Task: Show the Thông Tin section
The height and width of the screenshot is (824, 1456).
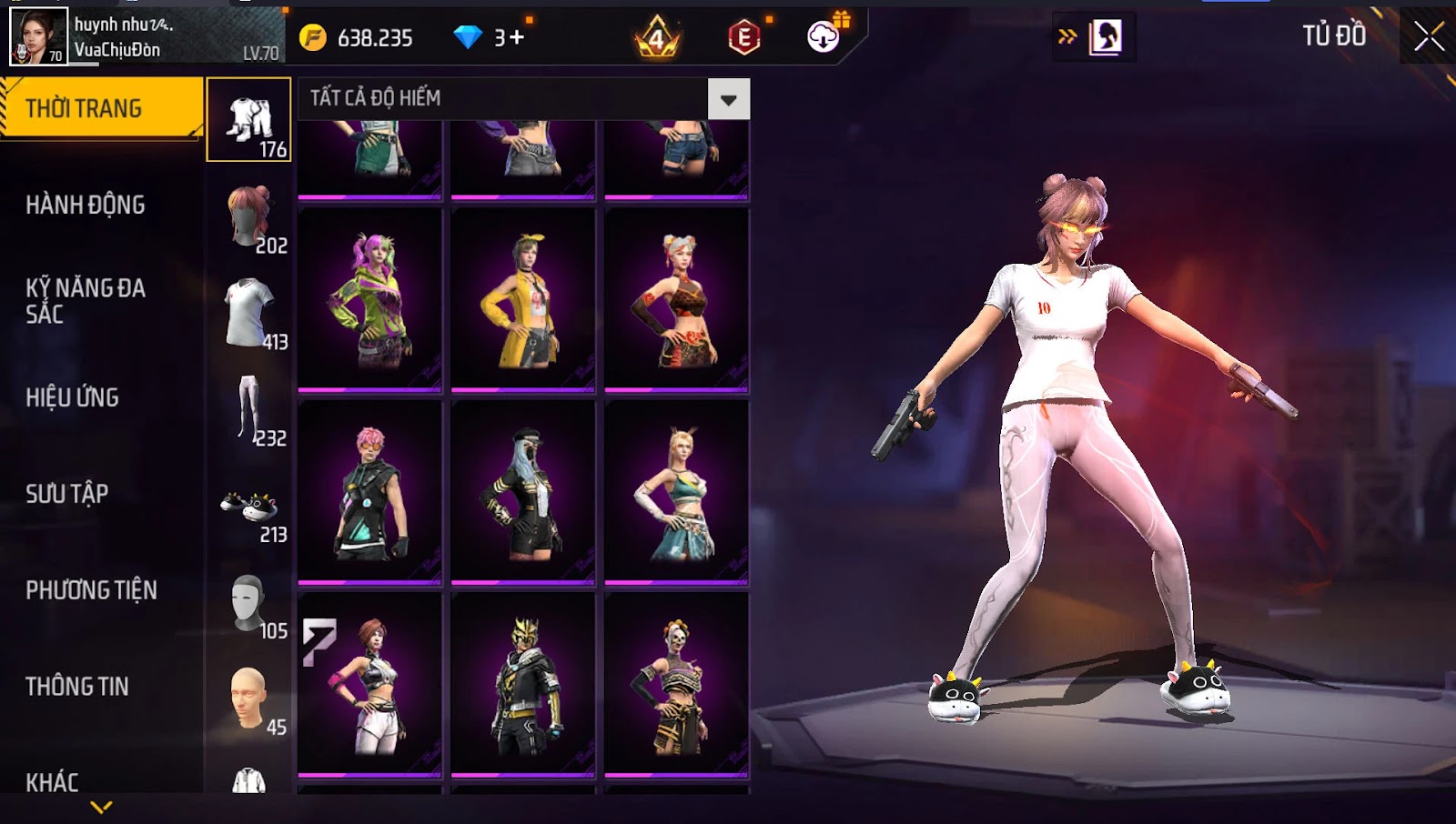Action: pos(77,687)
